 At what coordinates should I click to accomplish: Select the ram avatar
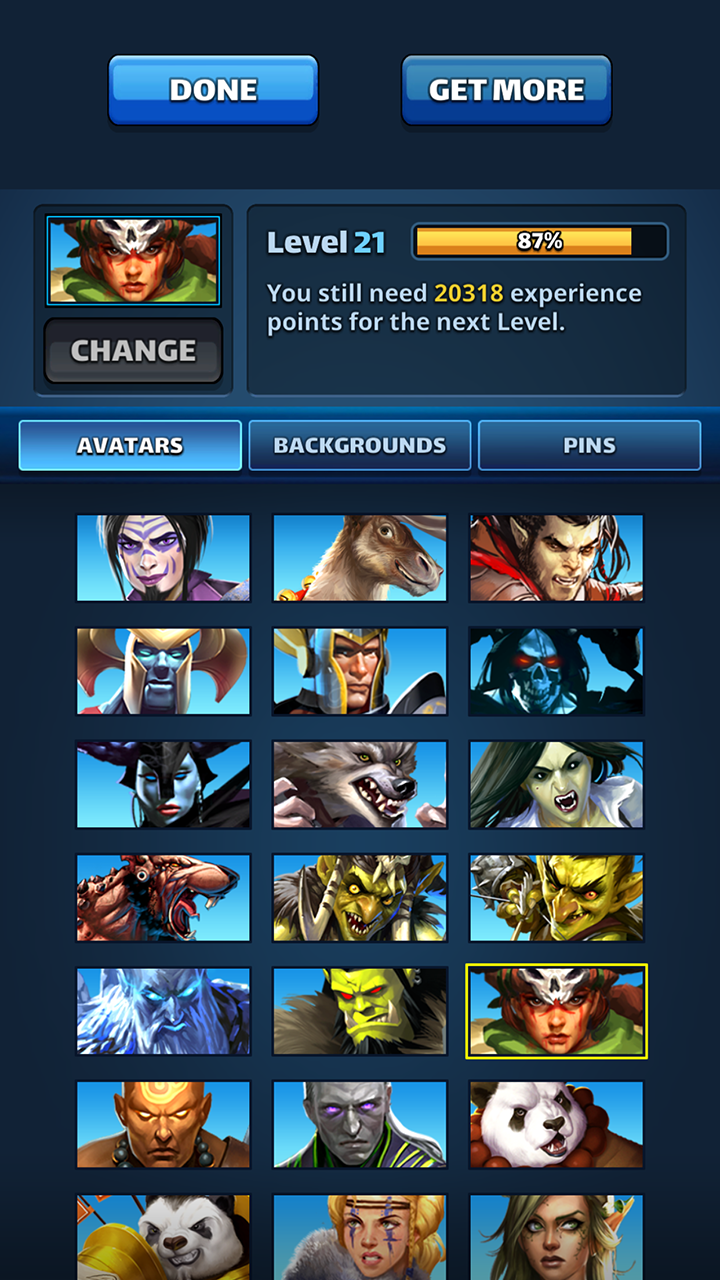360,558
